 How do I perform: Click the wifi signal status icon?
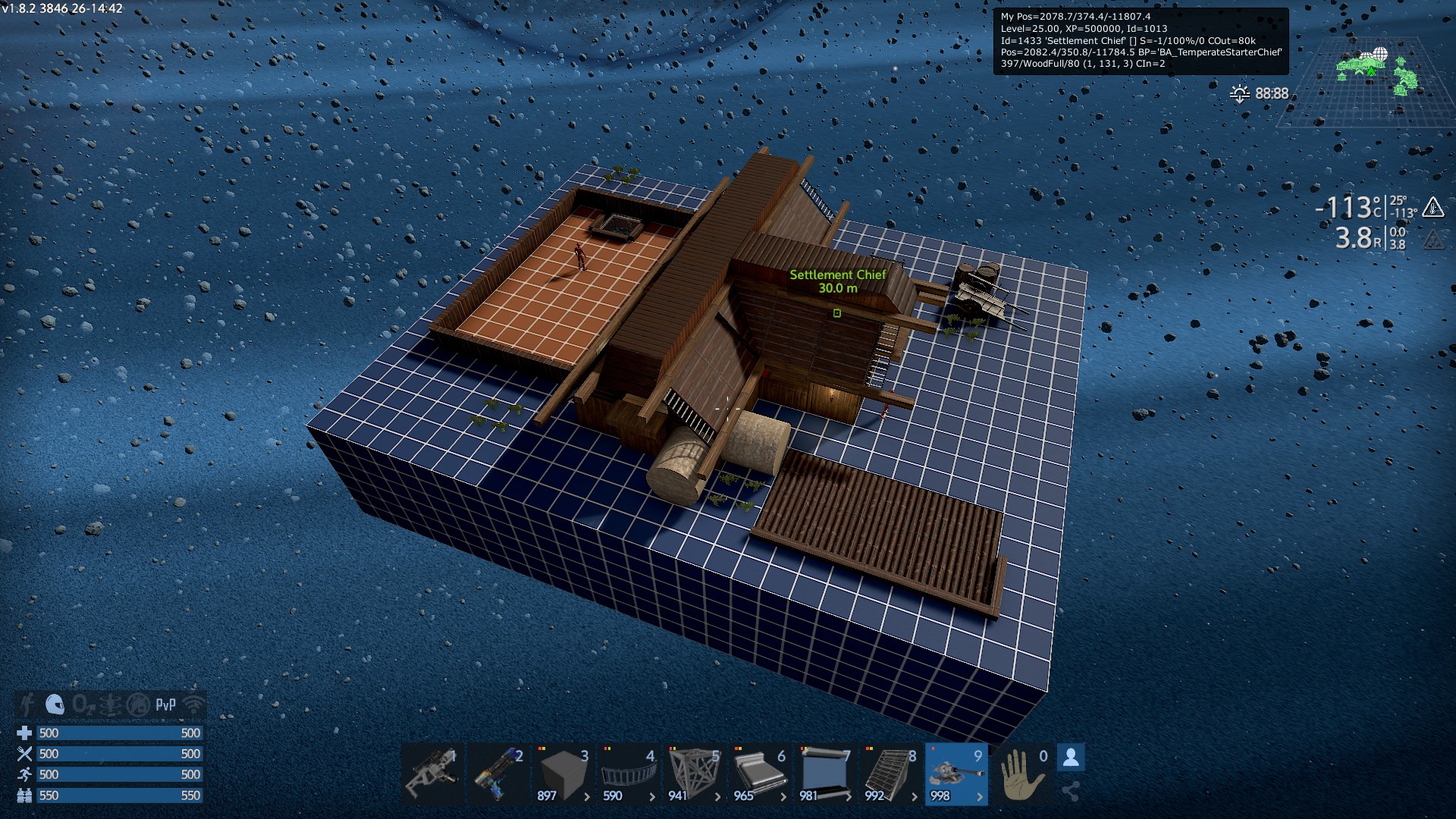pyautogui.click(x=194, y=704)
